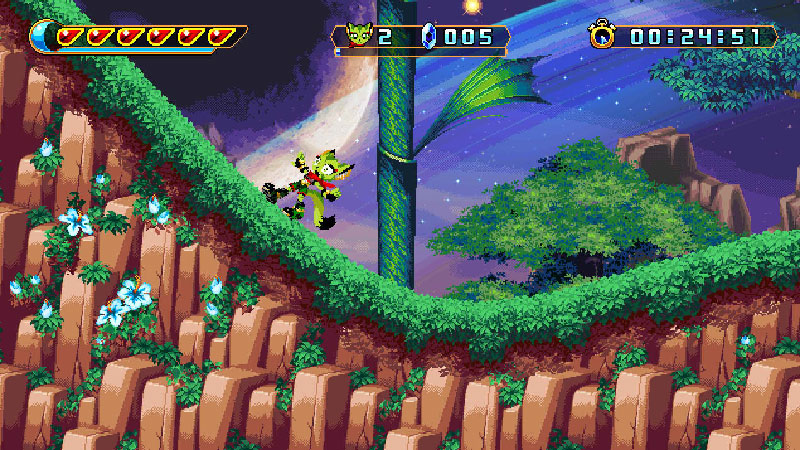Click the golden stopwatch timer icon
Viewport: 800px width, 450px height.
603,36
